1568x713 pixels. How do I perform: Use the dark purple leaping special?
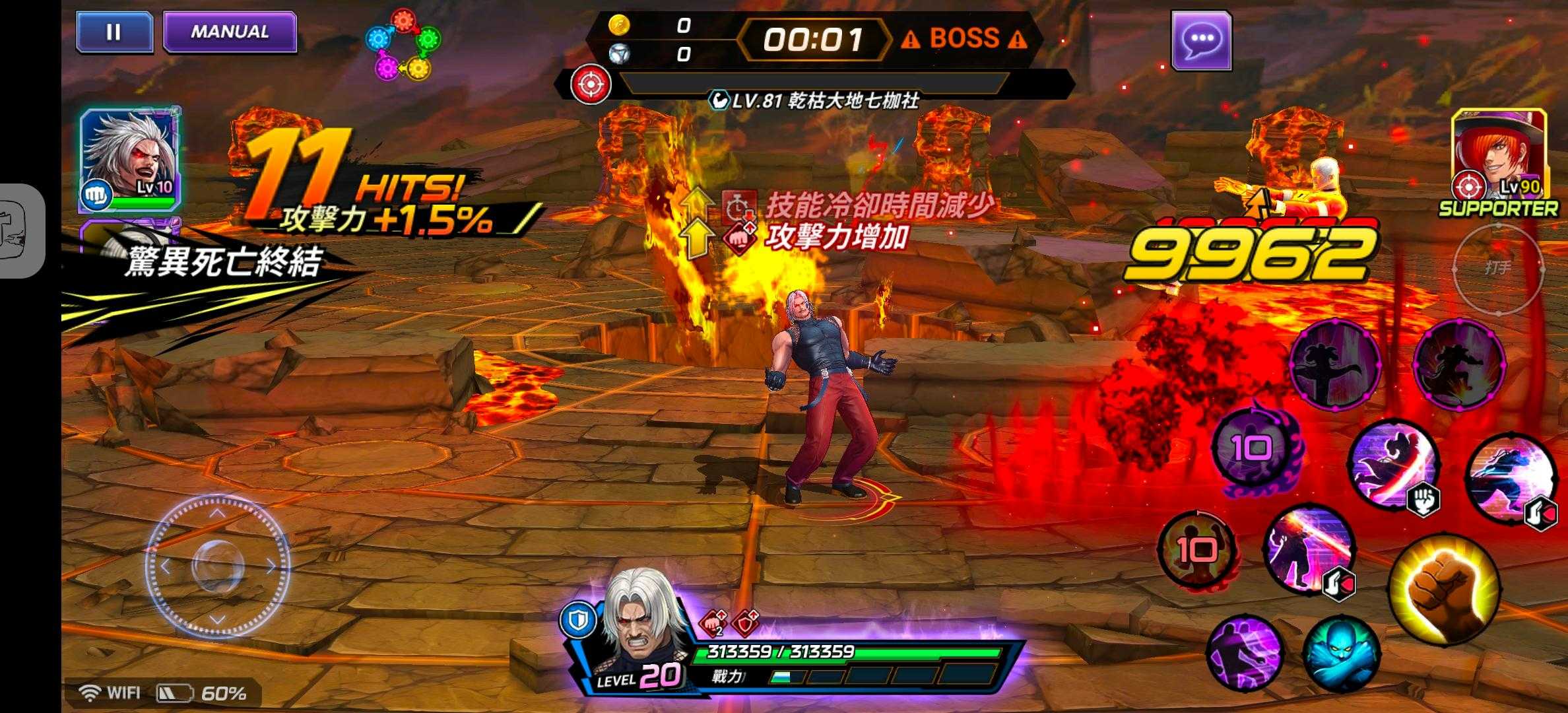(x=1458, y=363)
